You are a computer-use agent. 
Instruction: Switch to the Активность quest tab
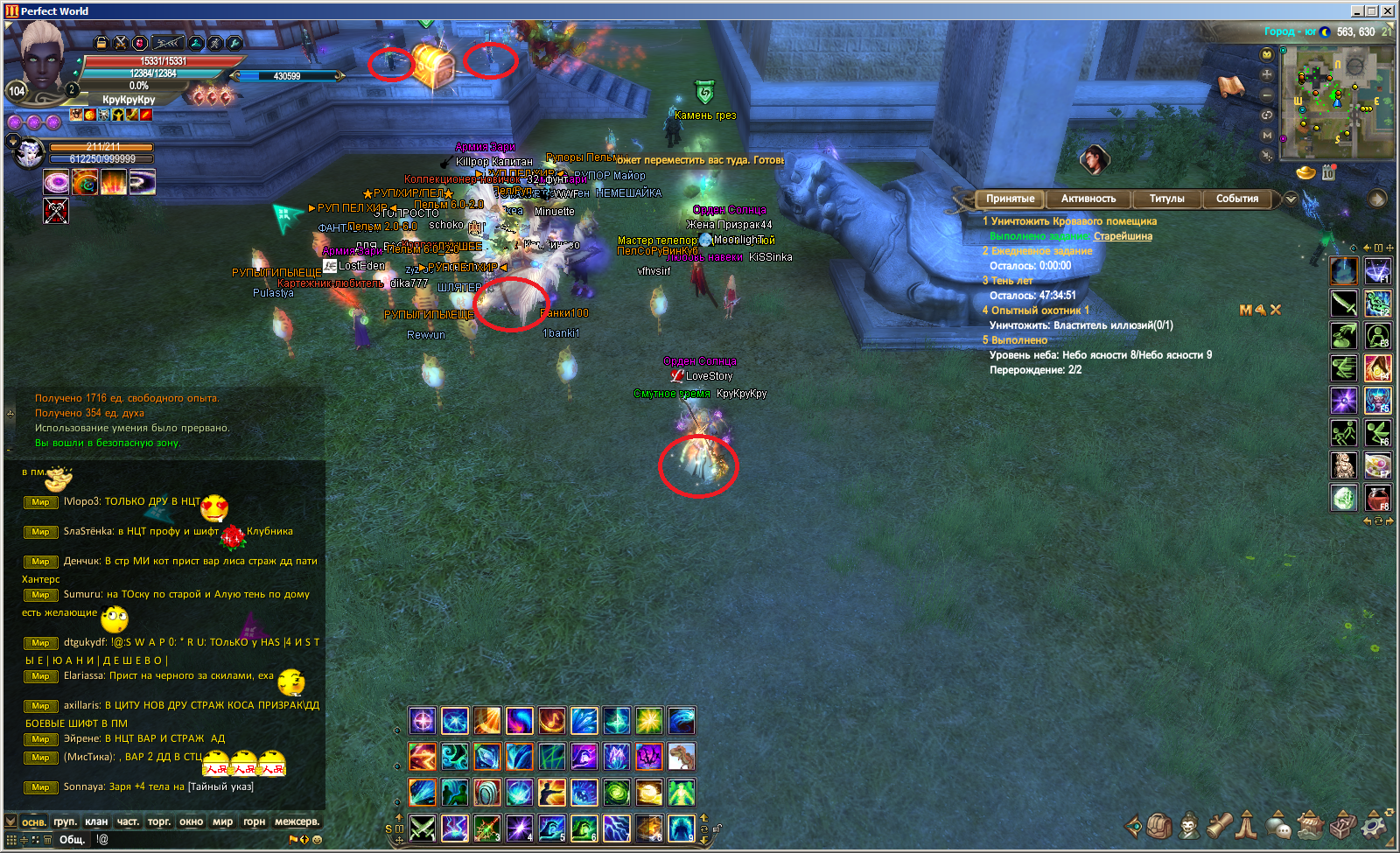(1088, 199)
